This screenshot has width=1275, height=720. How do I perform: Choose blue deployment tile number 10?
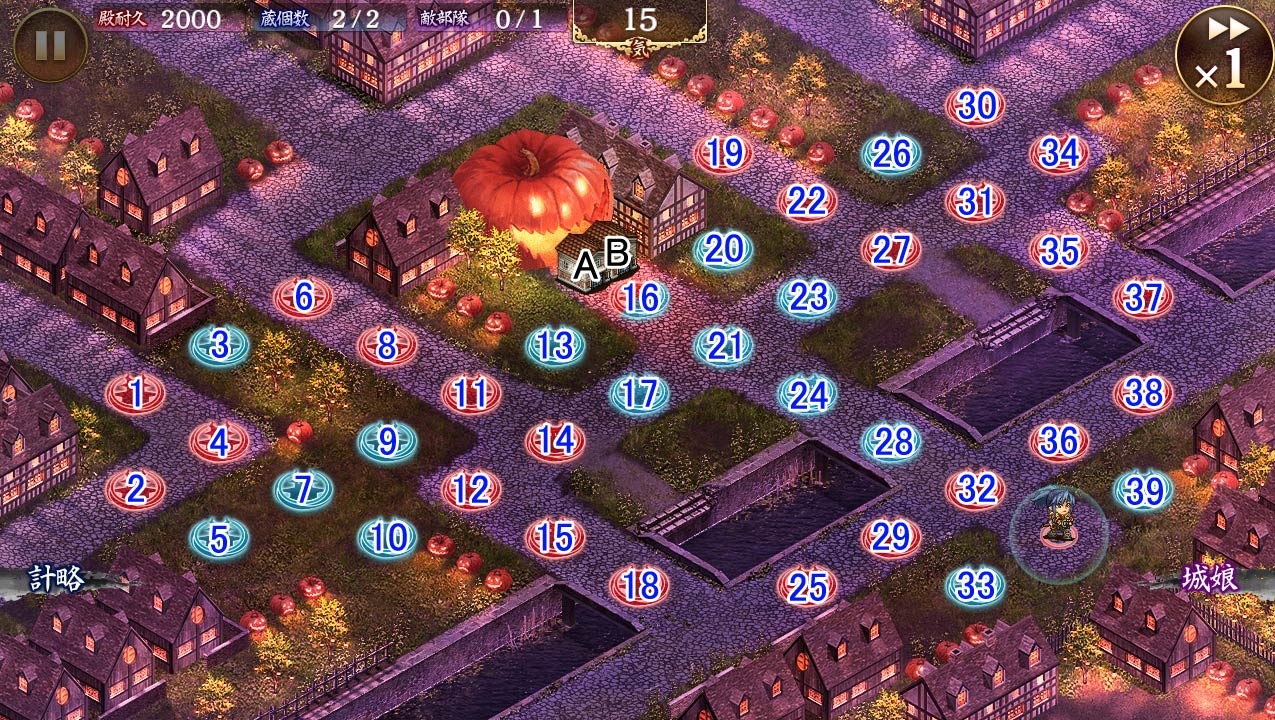tap(388, 538)
